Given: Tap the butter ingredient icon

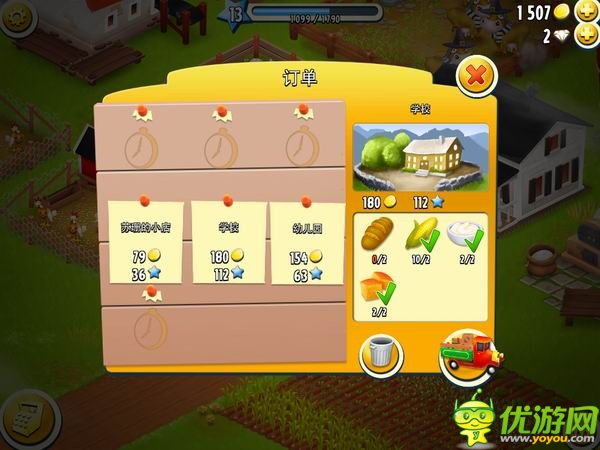Looking at the screenshot, I should tap(377, 289).
